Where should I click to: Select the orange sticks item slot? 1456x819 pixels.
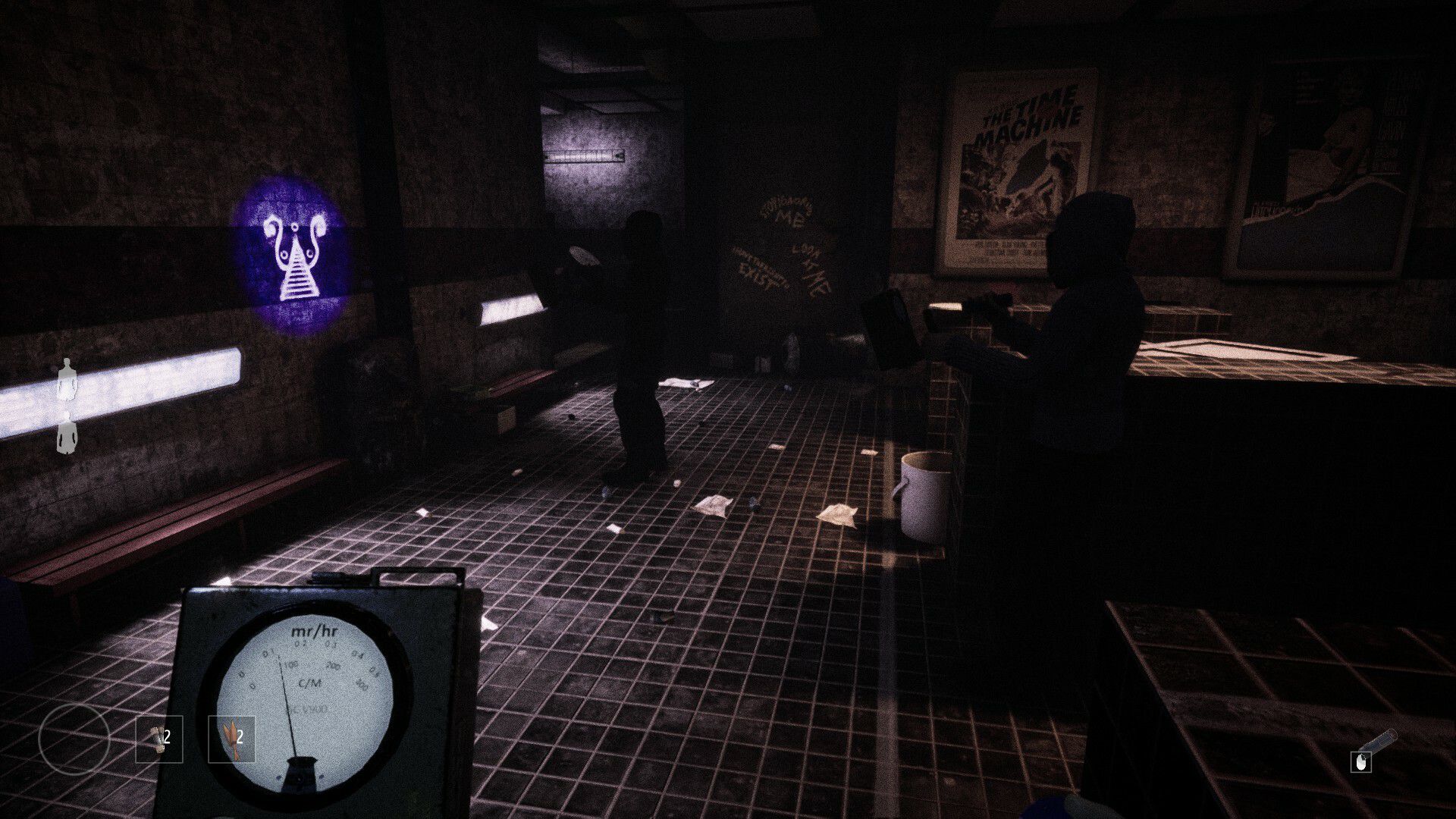[232, 739]
